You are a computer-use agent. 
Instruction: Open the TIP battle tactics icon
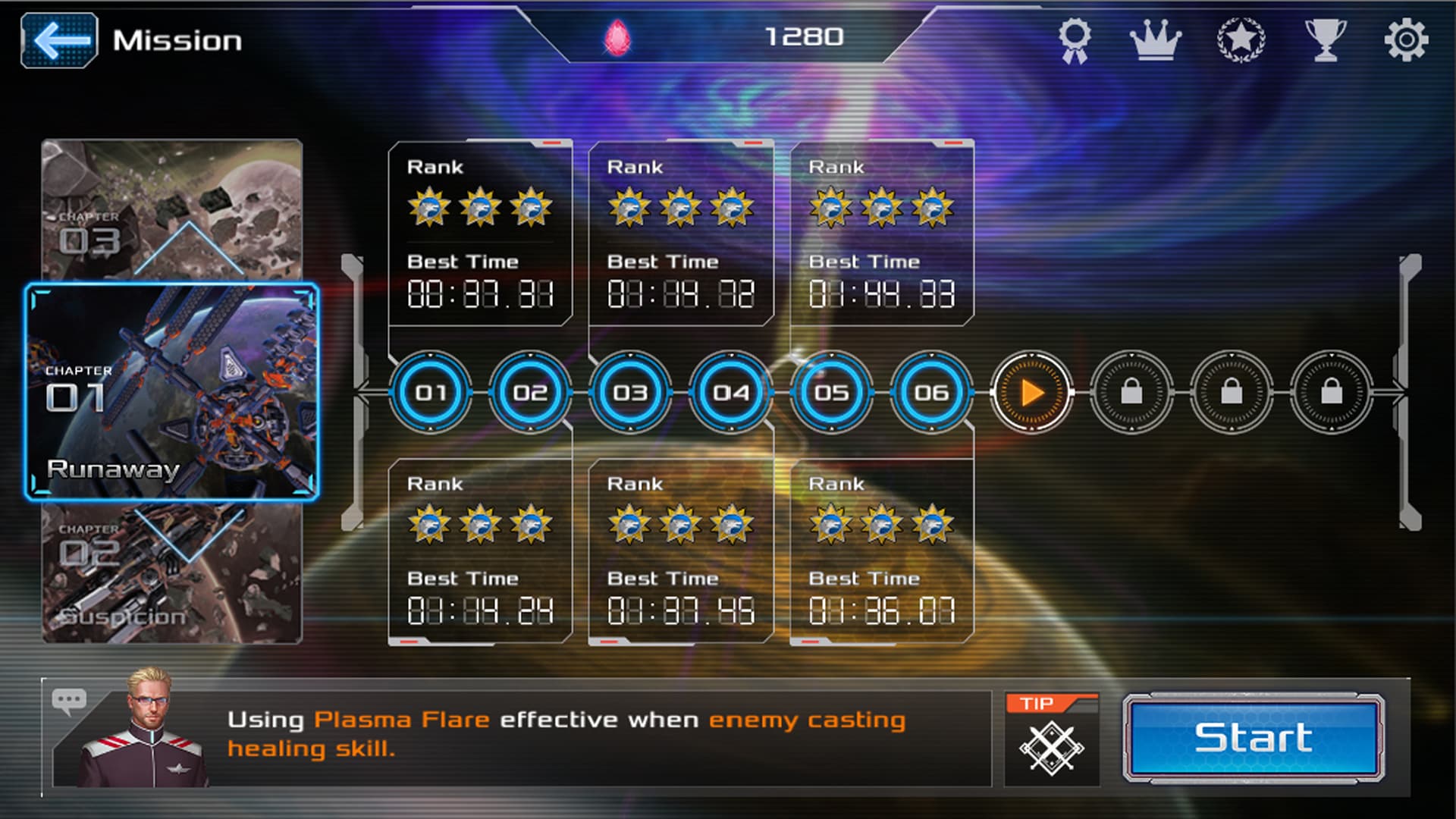1051,739
